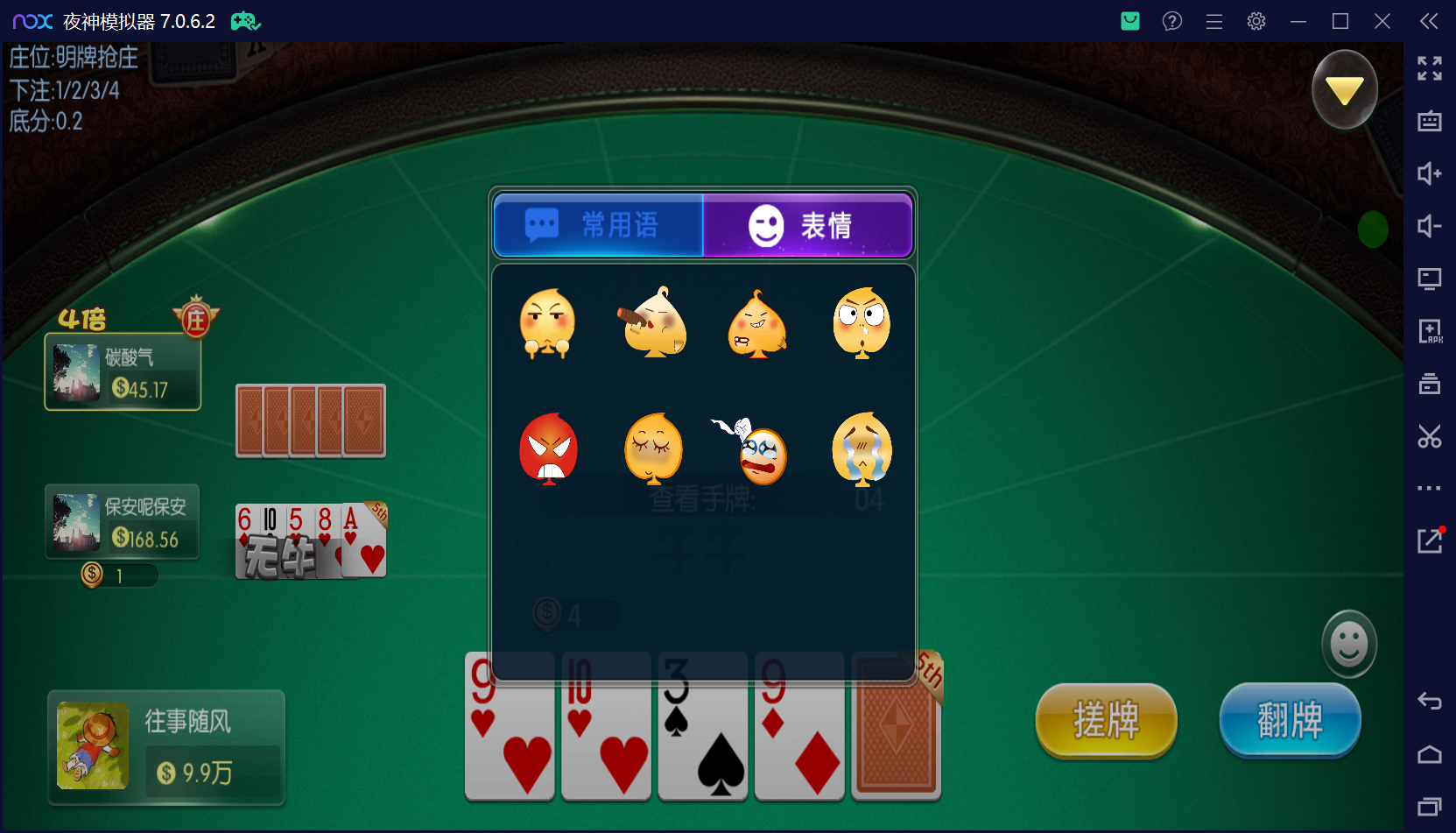Send the red angry face emoji
Screen dimensions: 1456x833
coord(548,448)
